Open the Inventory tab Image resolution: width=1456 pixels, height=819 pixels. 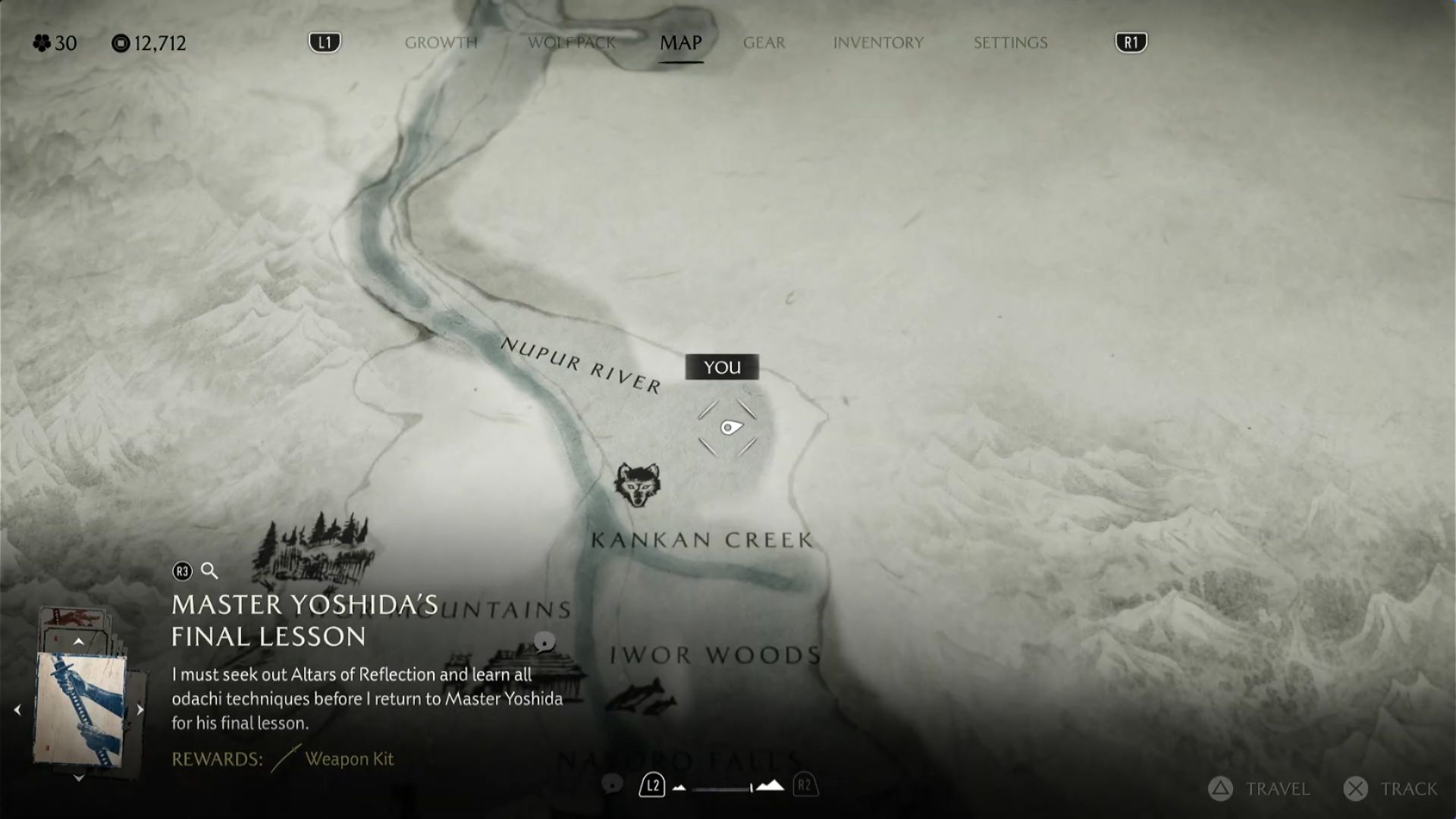coord(878,42)
